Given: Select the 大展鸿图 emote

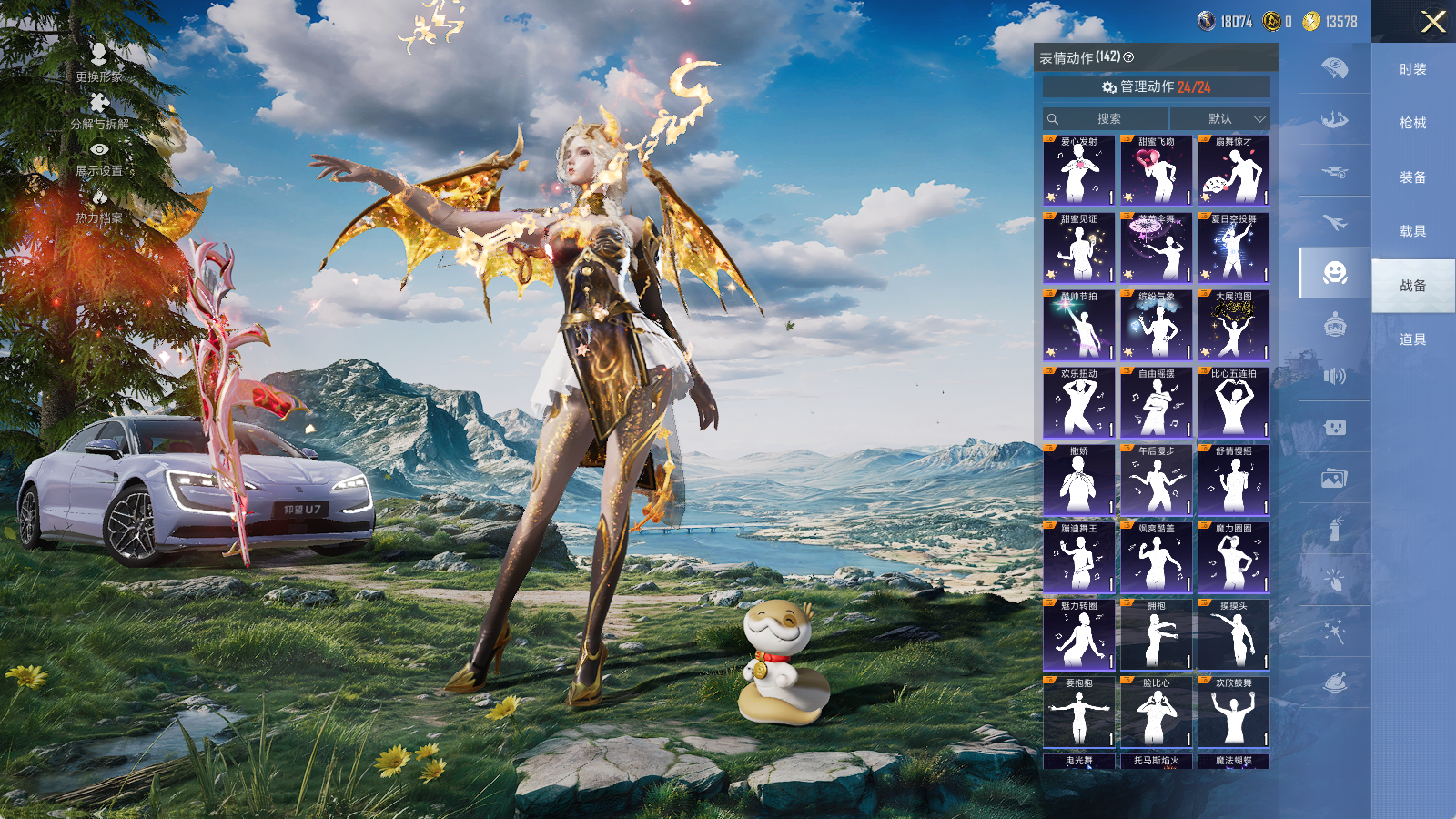Looking at the screenshot, I should click(1233, 326).
